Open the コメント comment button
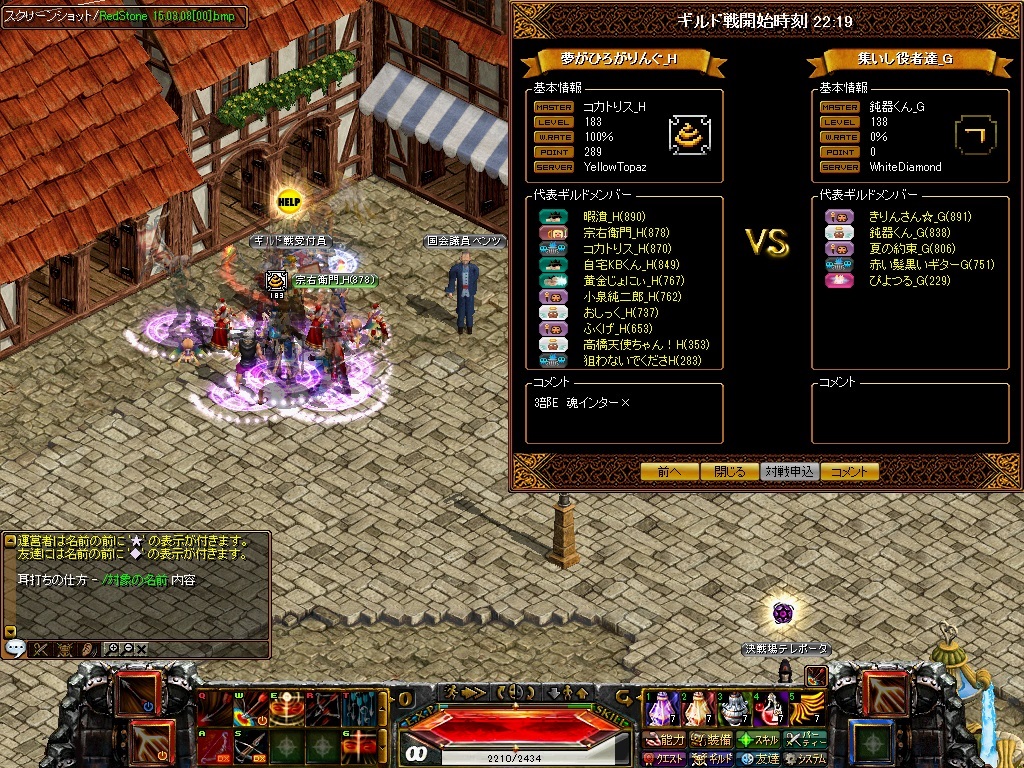 coord(850,472)
